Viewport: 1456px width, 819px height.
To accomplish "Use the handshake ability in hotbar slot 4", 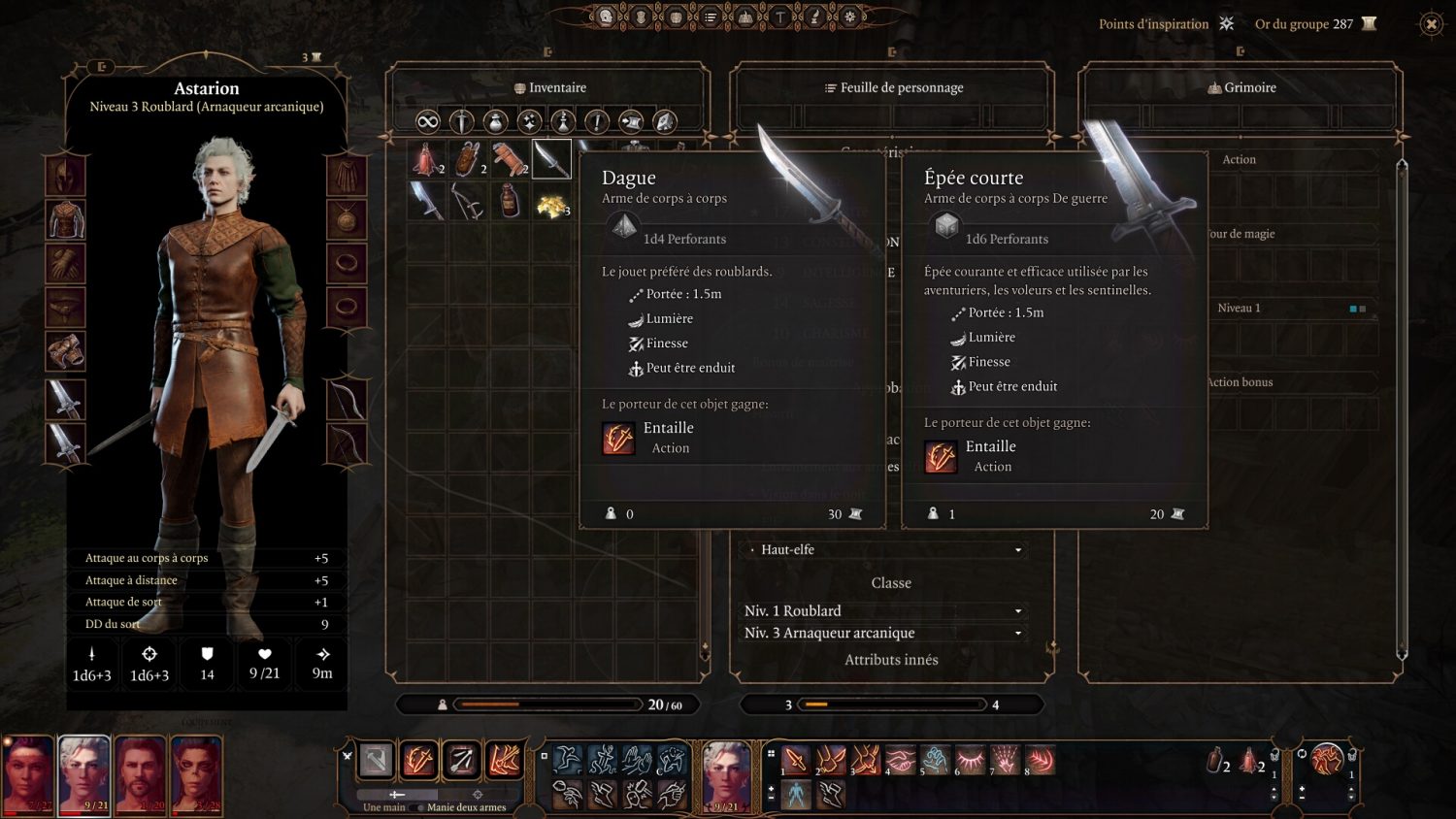I will [x=900, y=760].
